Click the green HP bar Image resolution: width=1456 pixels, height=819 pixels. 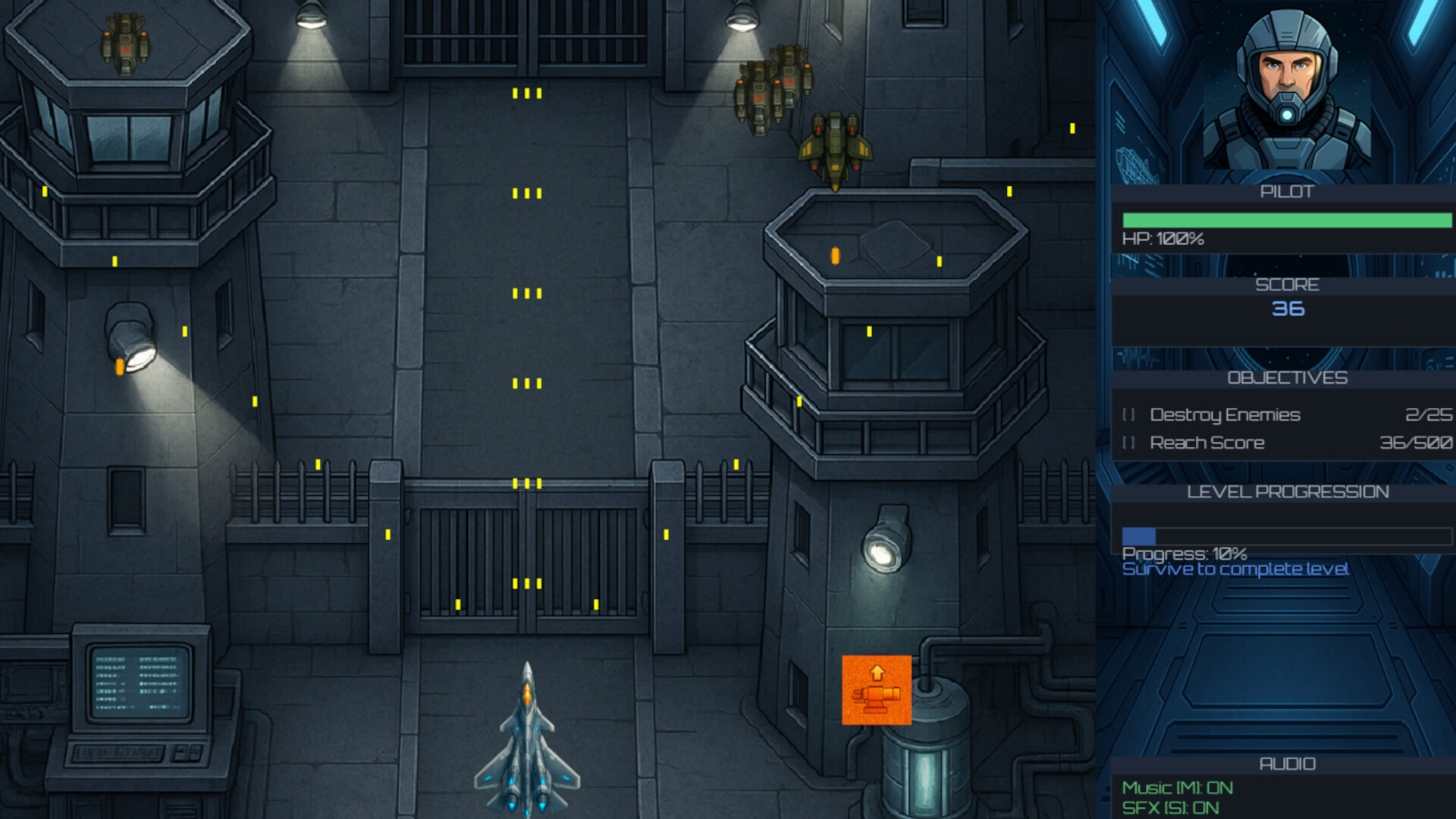click(x=1288, y=221)
